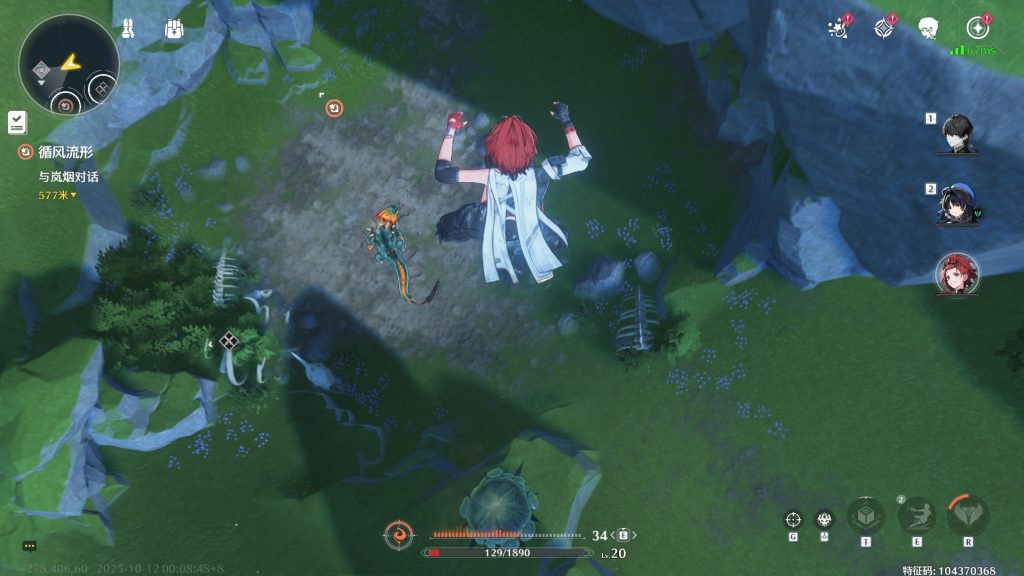Open the chat bubble icon
This screenshot has height=576, width=1024.
[29, 546]
